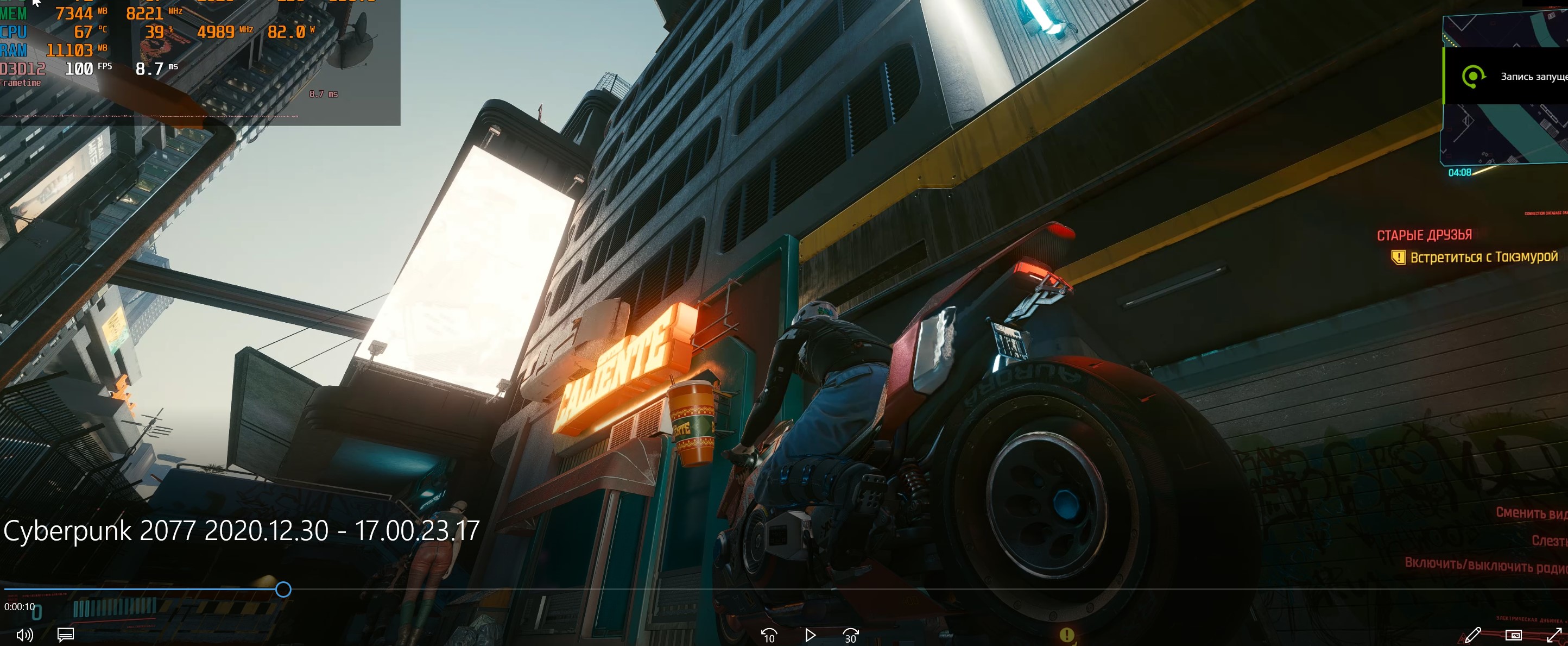Click the 'СТАРЫЕ ДРУЗЬЯ' quest title
The width and height of the screenshot is (1568, 646).
click(x=1424, y=235)
